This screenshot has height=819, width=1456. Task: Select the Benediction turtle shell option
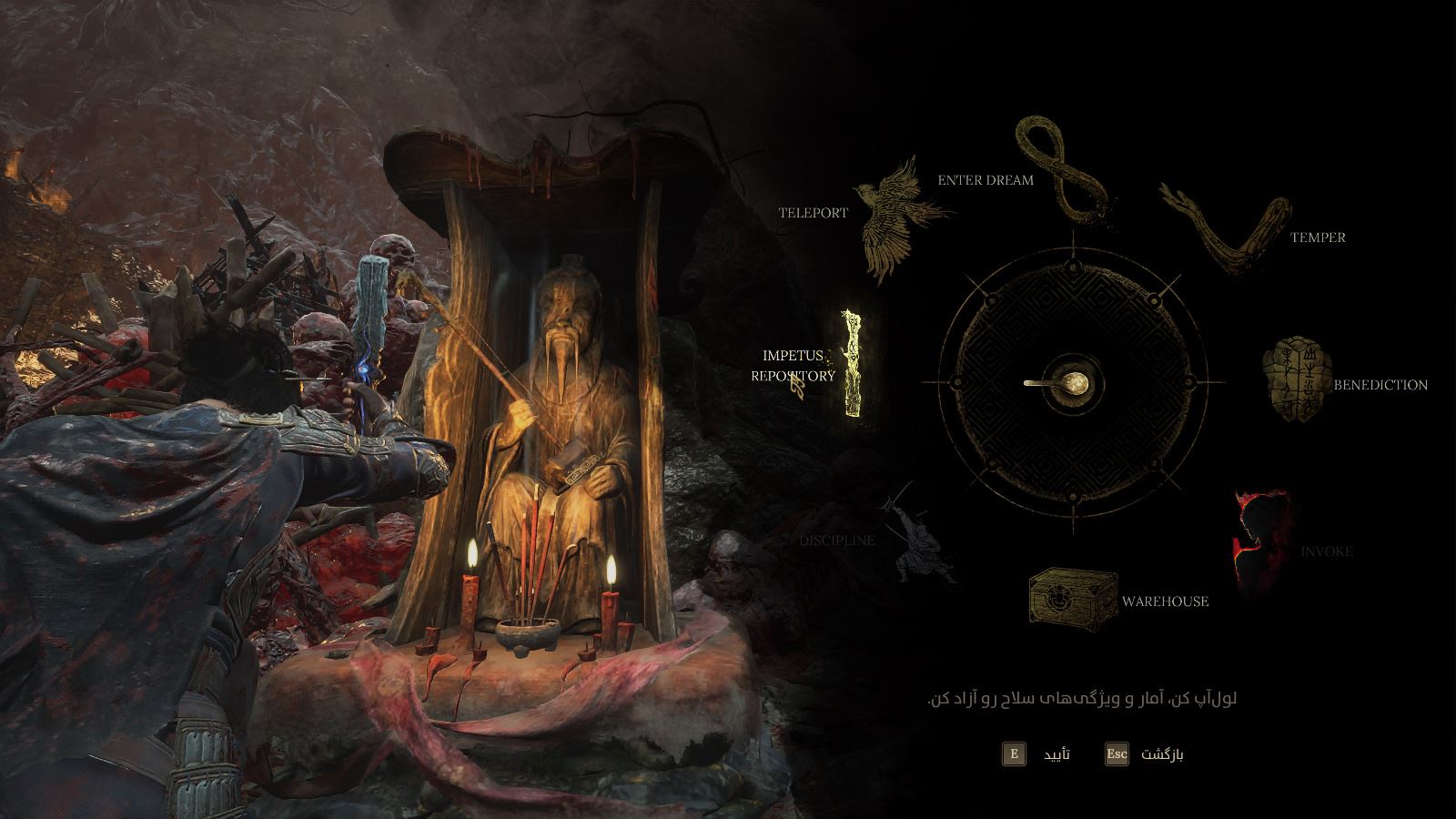(x=1294, y=382)
